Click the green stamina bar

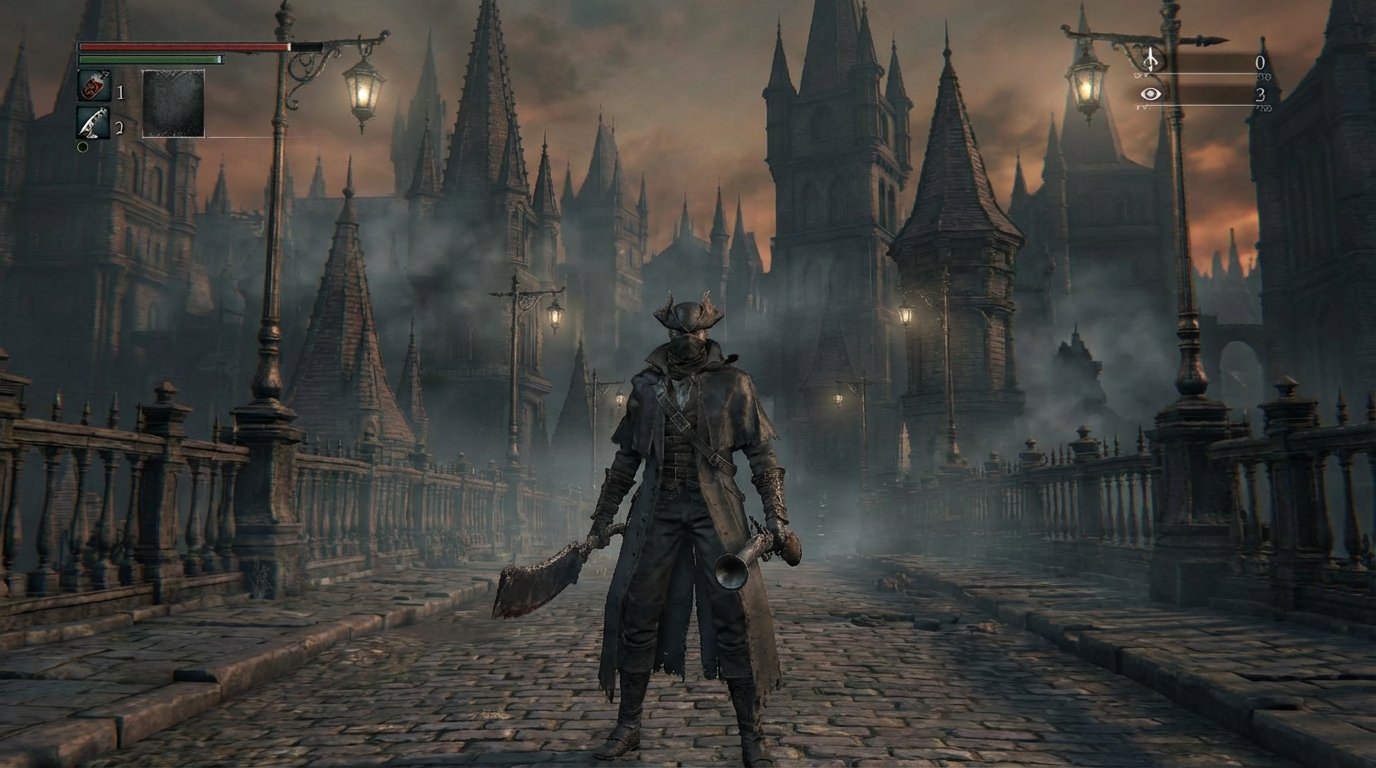click(x=150, y=59)
